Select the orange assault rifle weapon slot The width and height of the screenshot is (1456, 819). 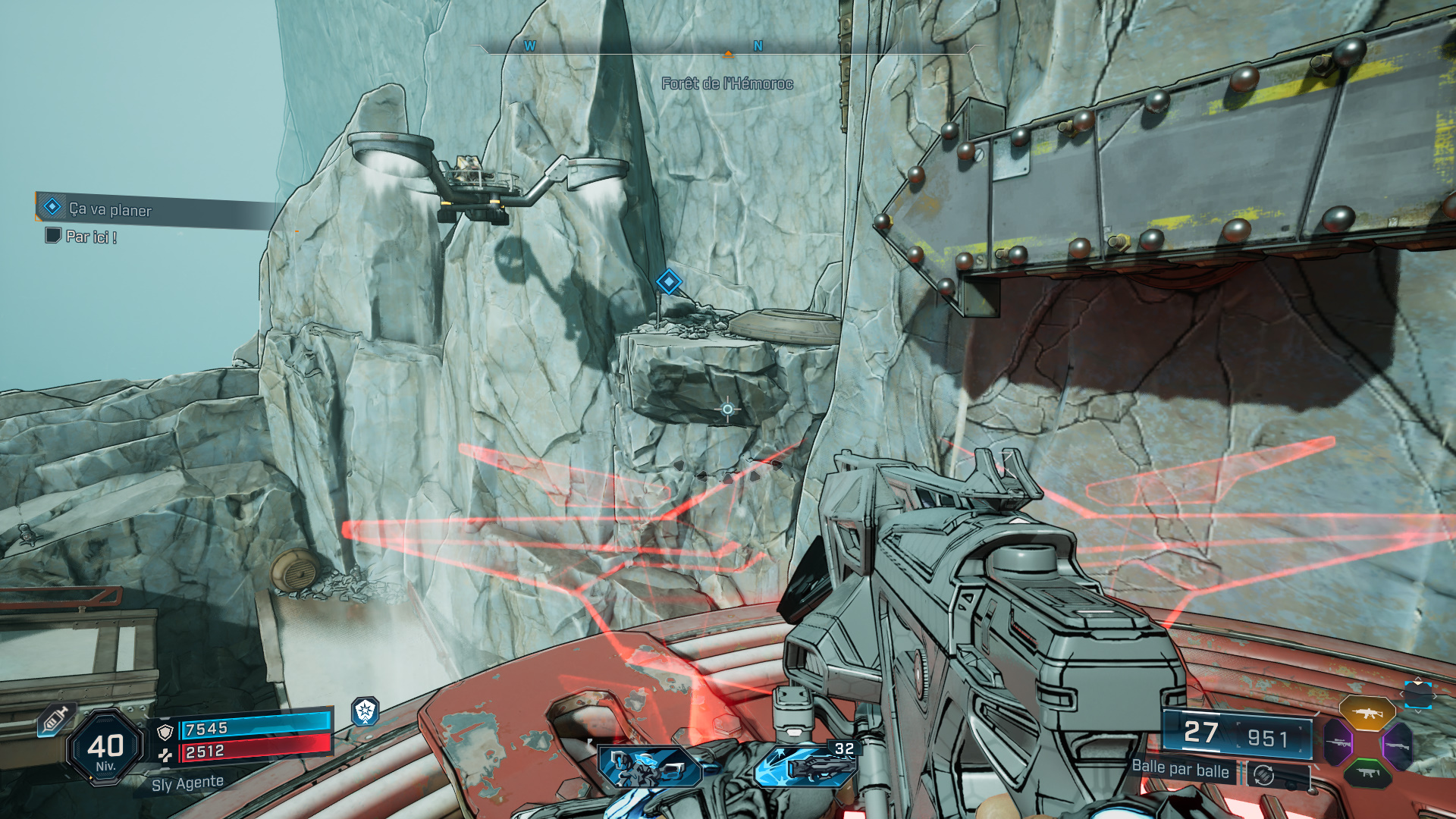click(x=1367, y=714)
